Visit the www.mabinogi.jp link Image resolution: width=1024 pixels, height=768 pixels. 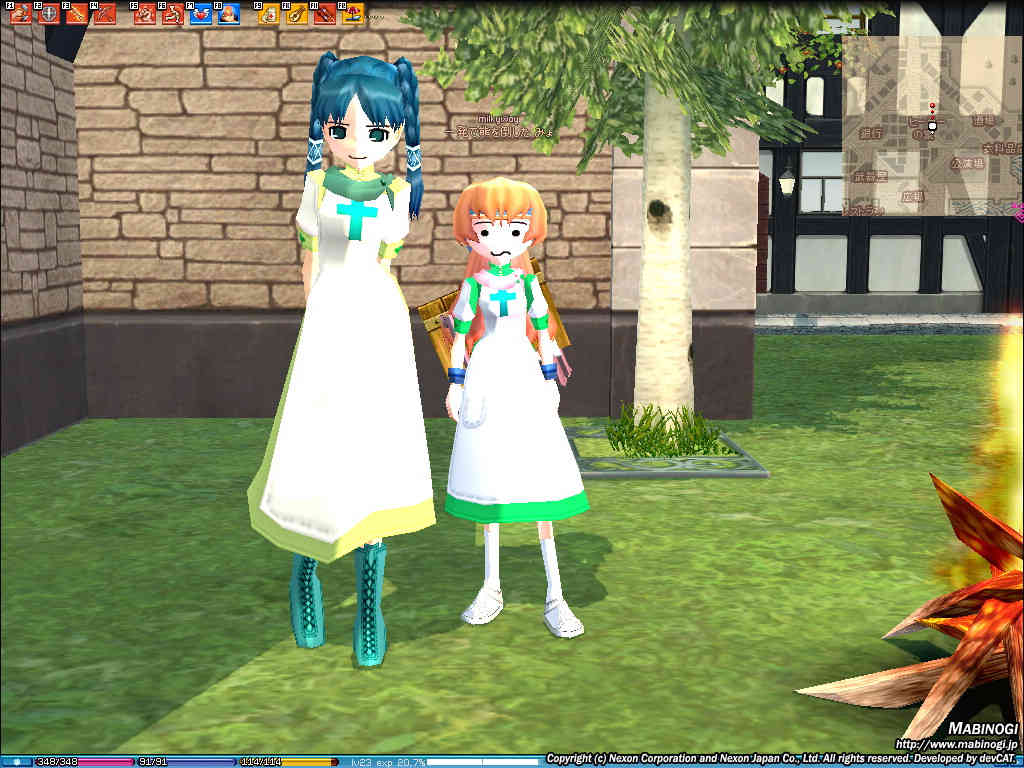[956, 745]
